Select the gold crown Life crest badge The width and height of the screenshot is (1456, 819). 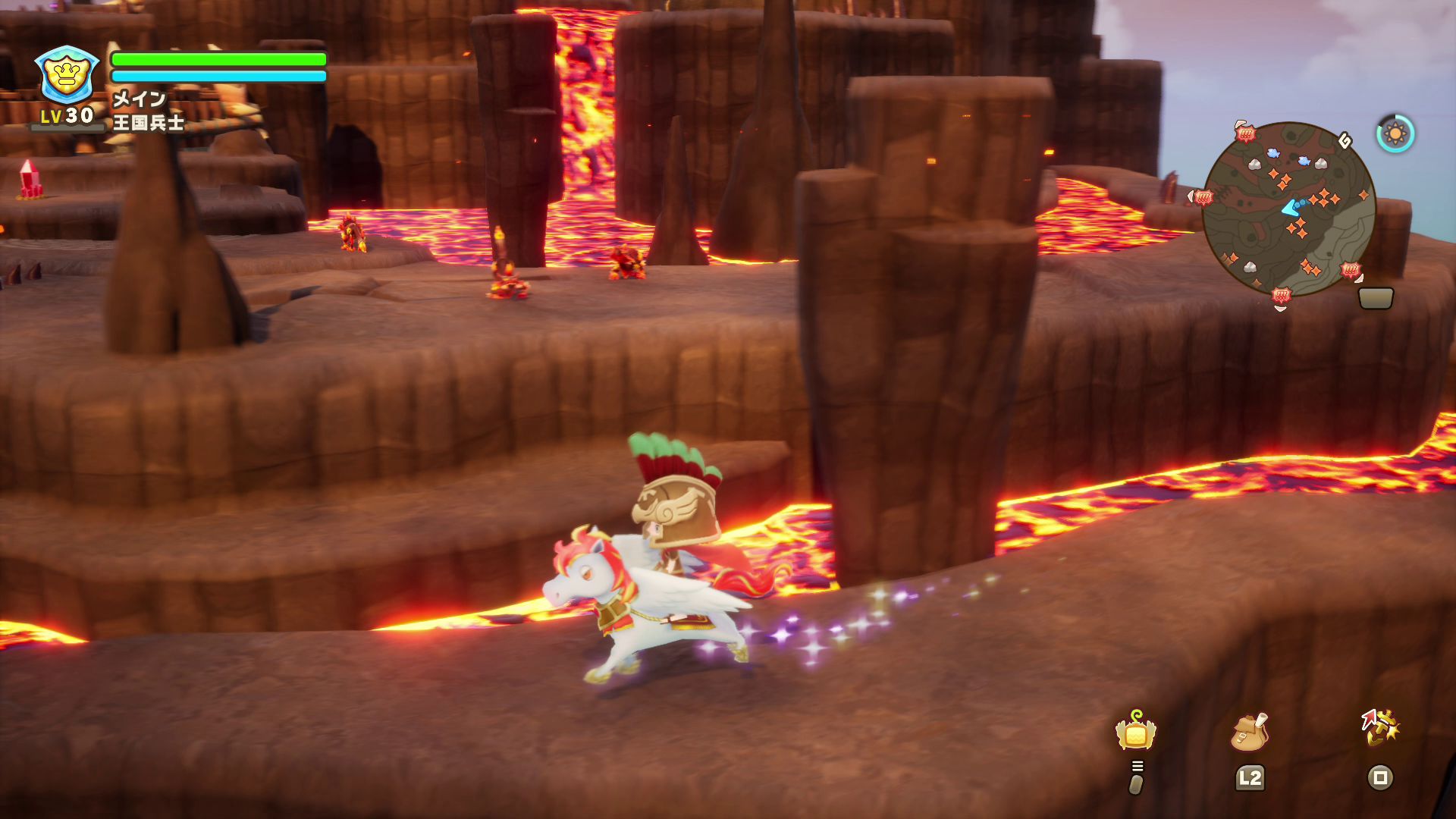(67, 74)
